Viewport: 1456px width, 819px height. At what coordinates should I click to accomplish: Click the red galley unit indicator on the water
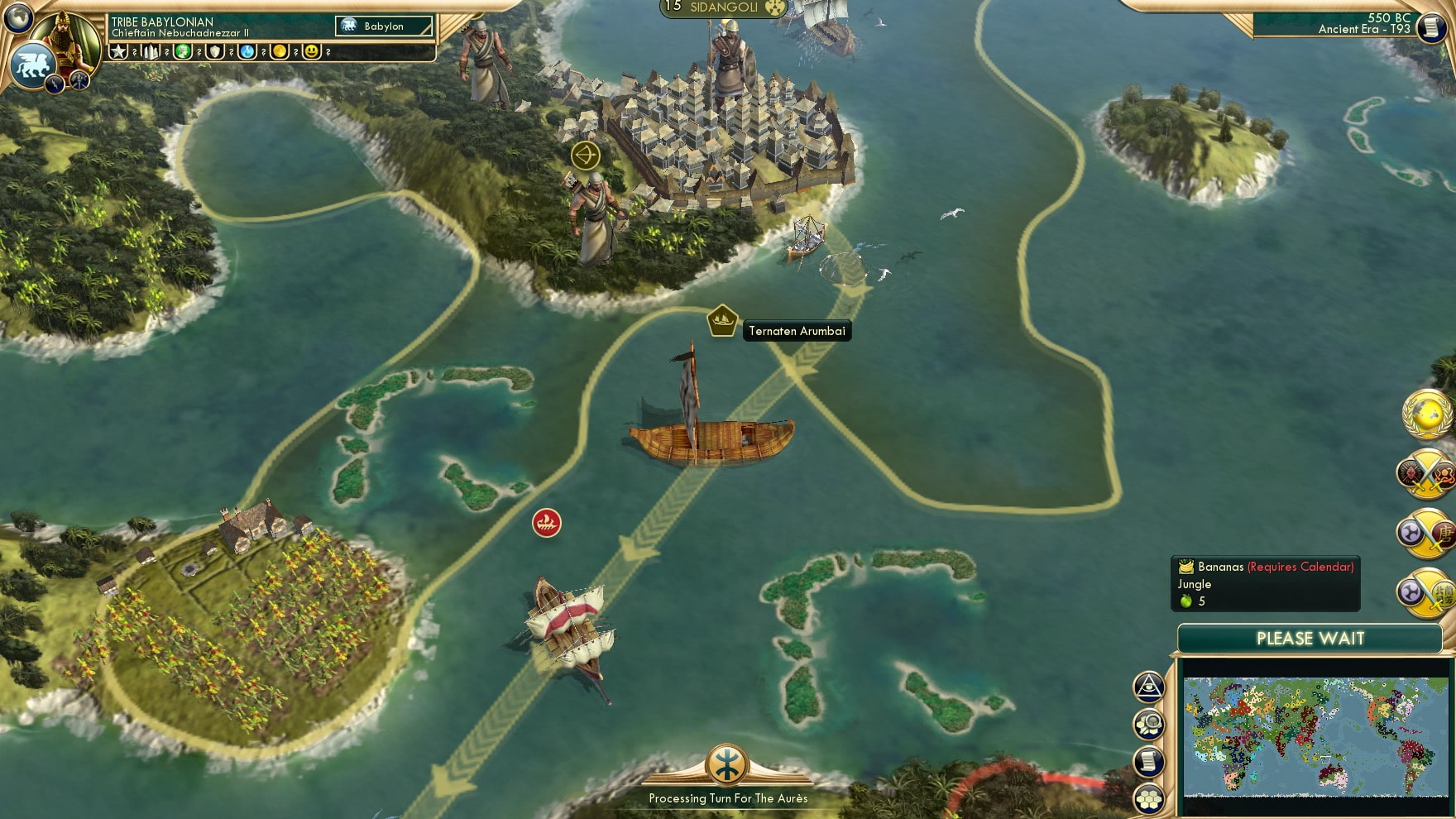(546, 522)
